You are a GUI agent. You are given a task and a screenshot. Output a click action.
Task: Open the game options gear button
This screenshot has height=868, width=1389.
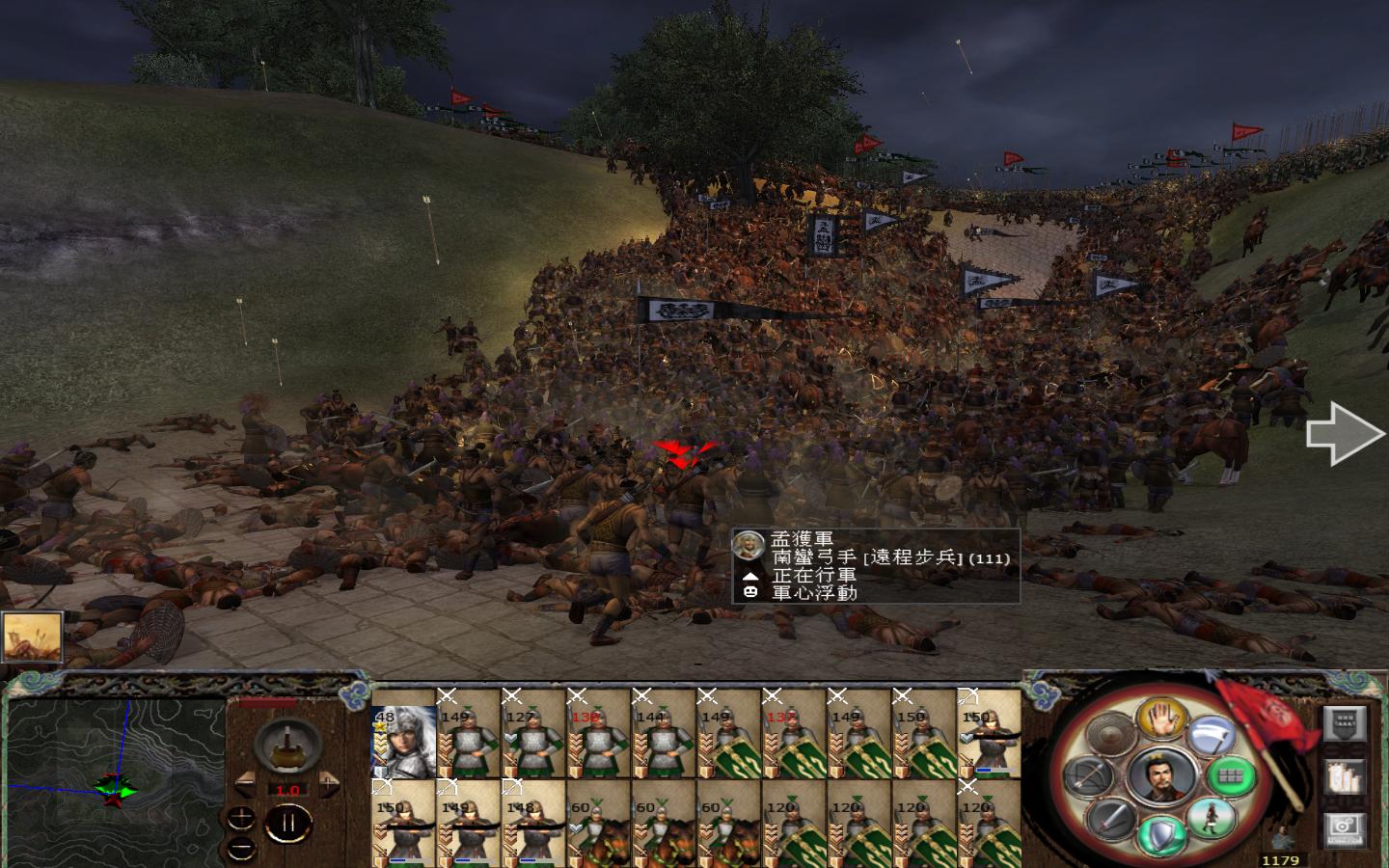point(1343,828)
